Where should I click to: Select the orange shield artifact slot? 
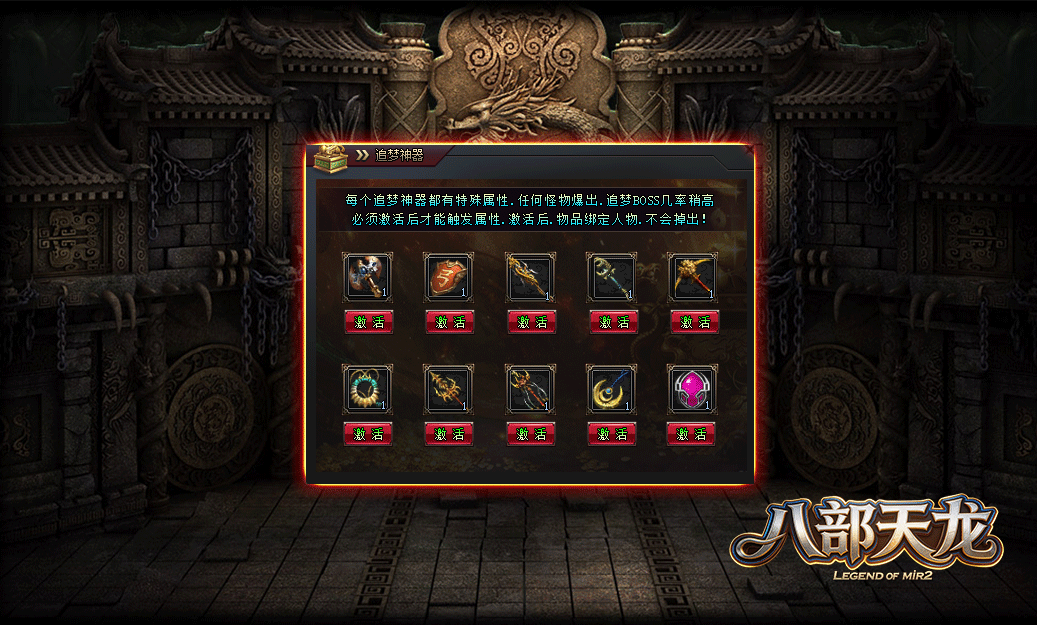[x=449, y=277]
